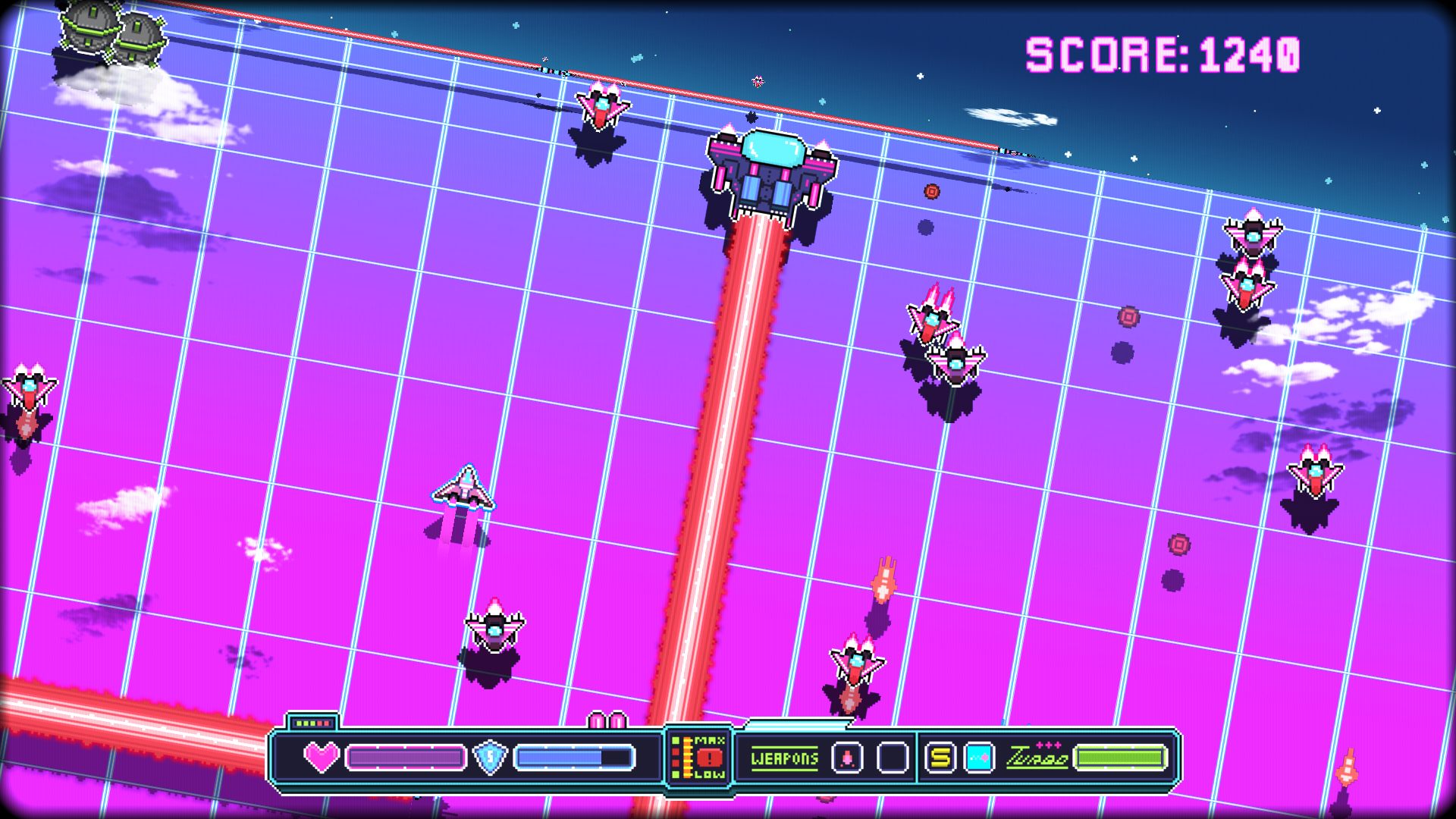Click the blue shield emblem icon
1456x819 pixels.
[490, 757]
